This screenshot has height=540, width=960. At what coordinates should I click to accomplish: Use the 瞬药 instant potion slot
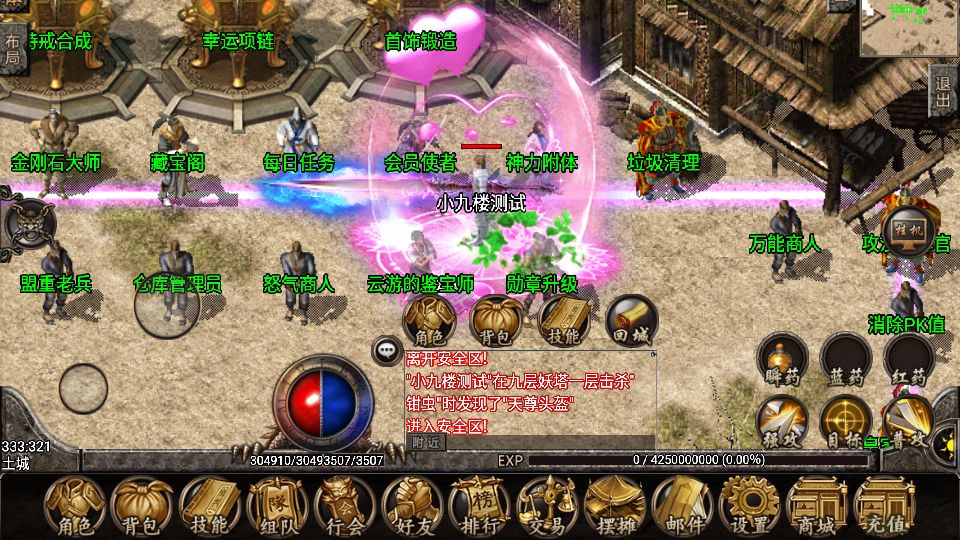(x=782, y=362)
